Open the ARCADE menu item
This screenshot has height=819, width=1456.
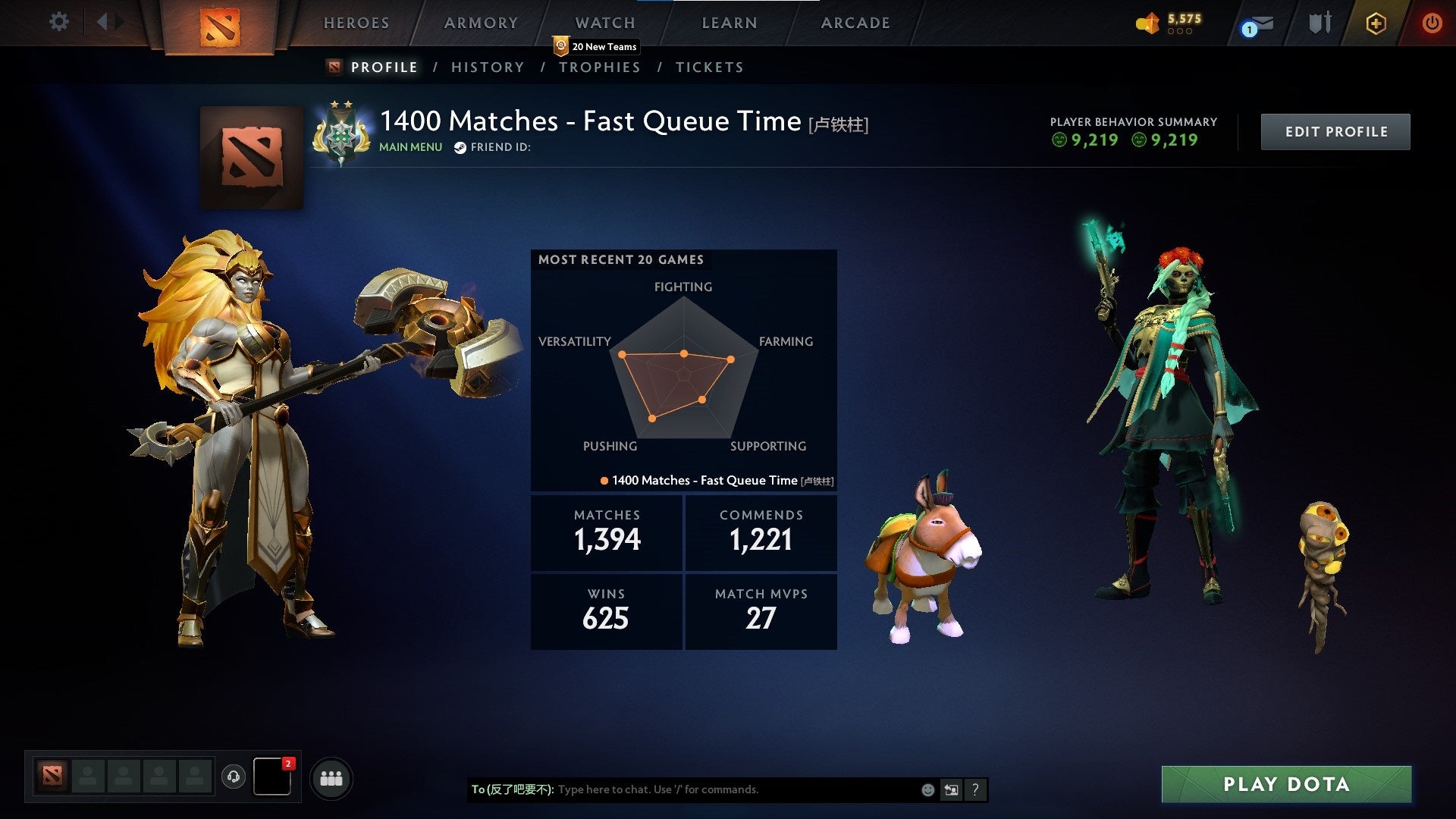855,23
